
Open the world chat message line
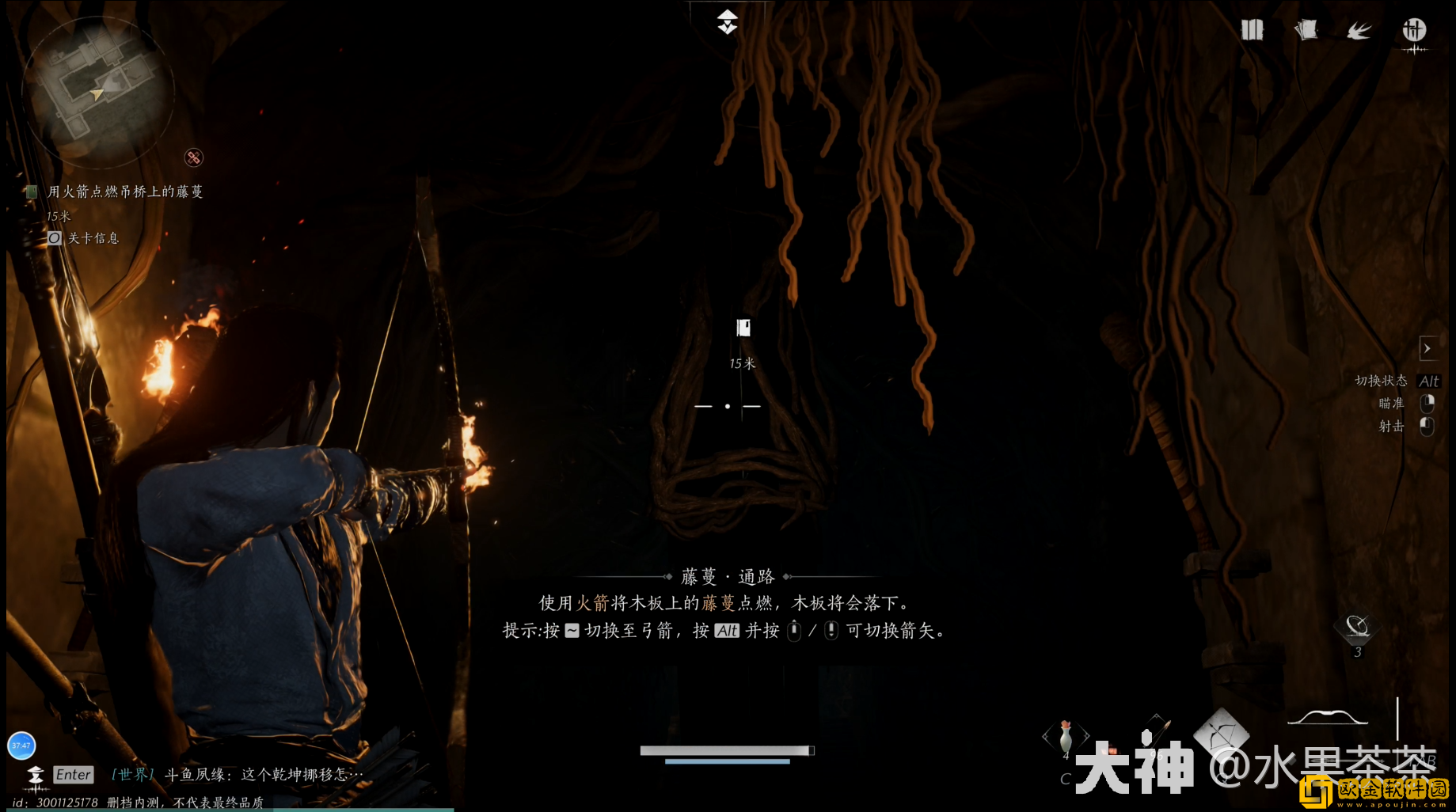click(263, 774)
